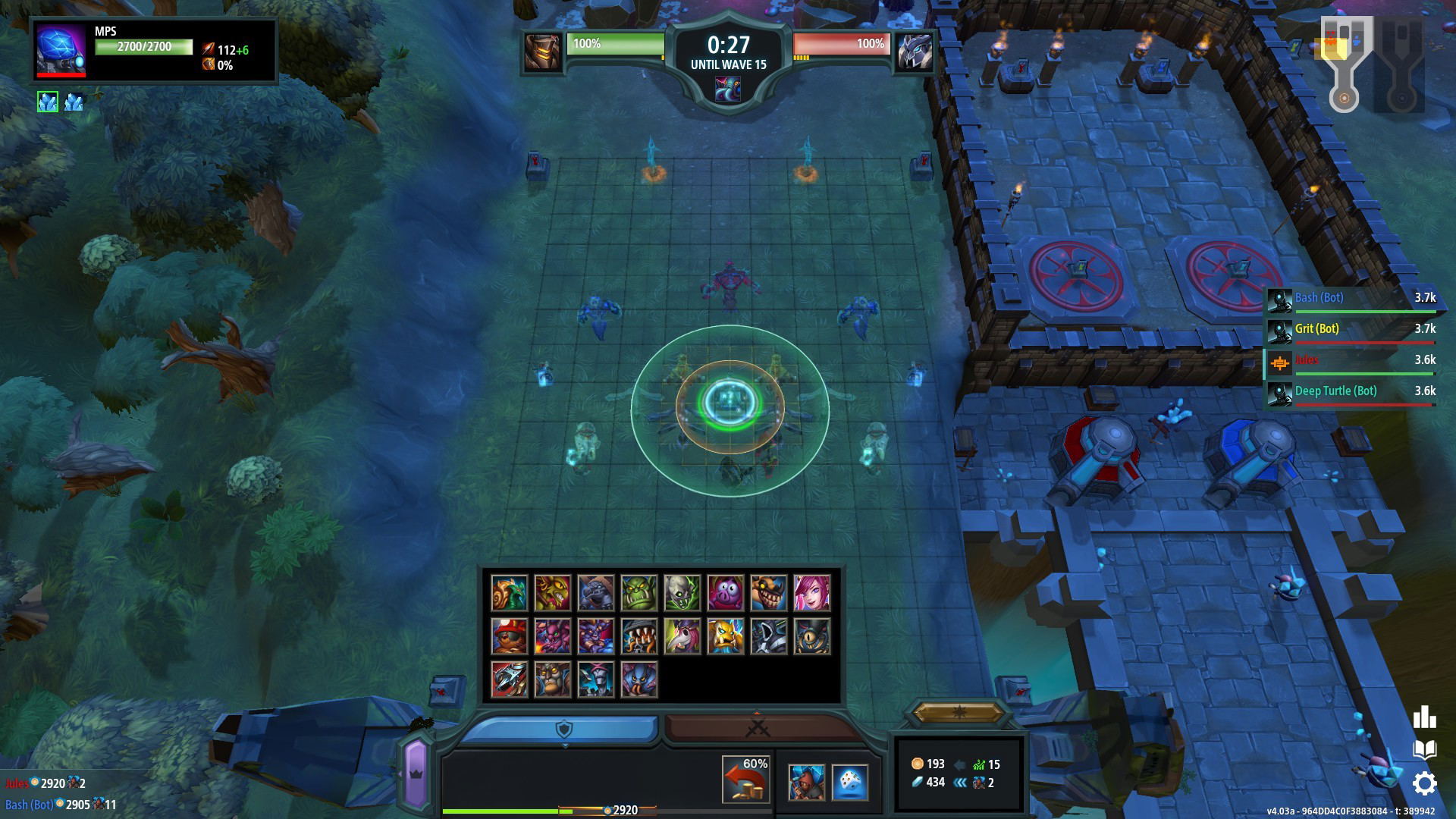Choose the one-eyed cyclops unit portrait
The height and width of the screenshot is (819, 1456).
click(812, 636)
